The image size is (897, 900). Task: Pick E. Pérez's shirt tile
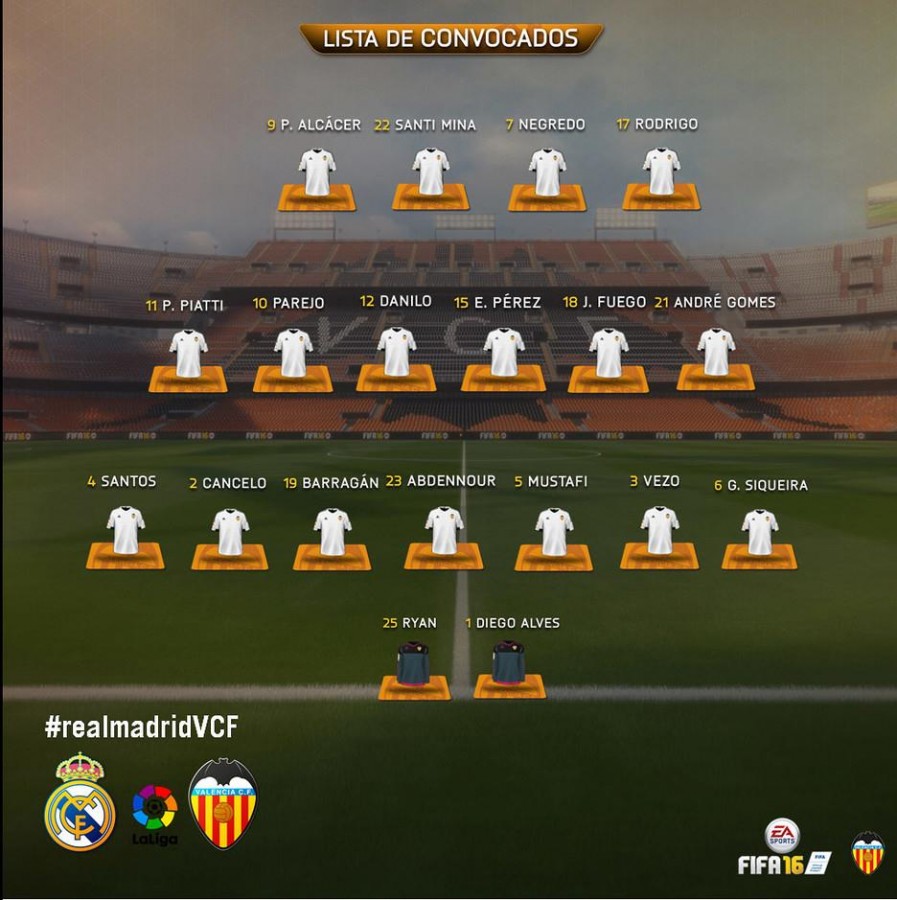[503, 352]
